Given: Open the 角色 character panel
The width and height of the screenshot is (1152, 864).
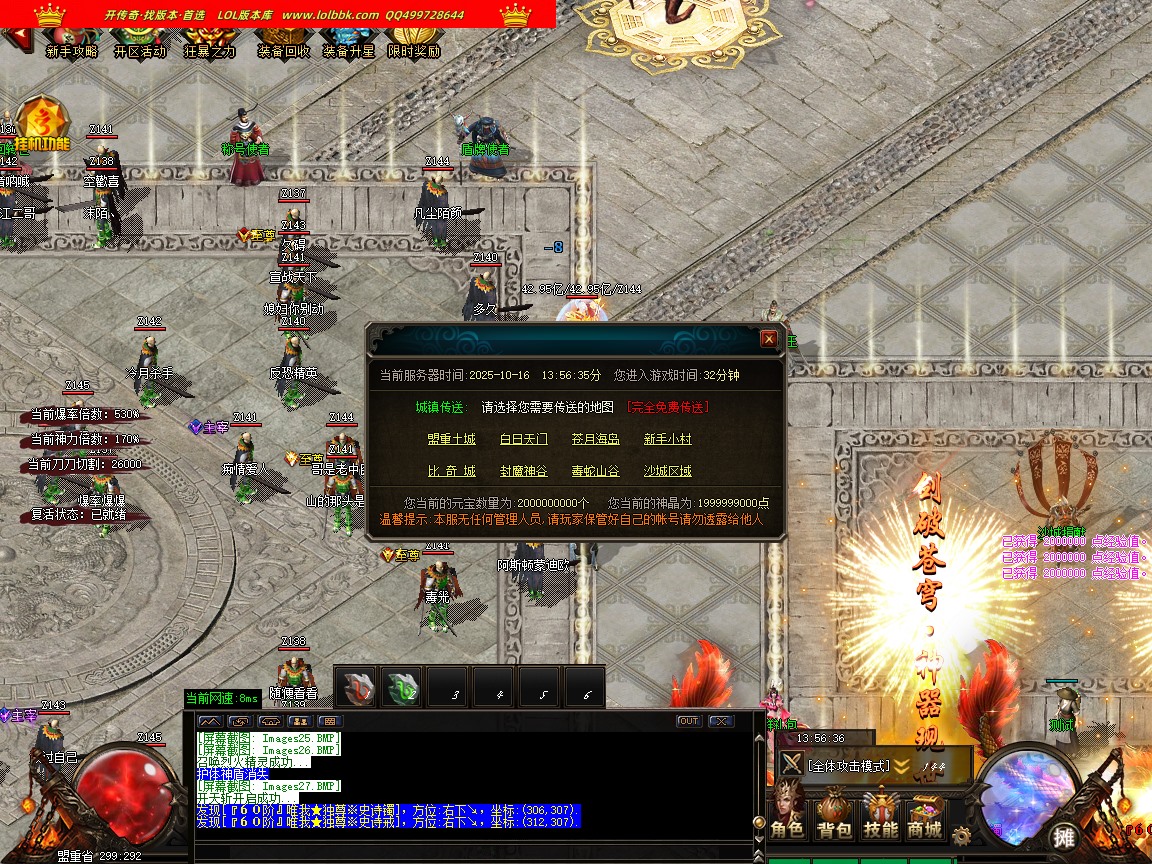Looking at the screenshot, I should (x=787, y=815).
